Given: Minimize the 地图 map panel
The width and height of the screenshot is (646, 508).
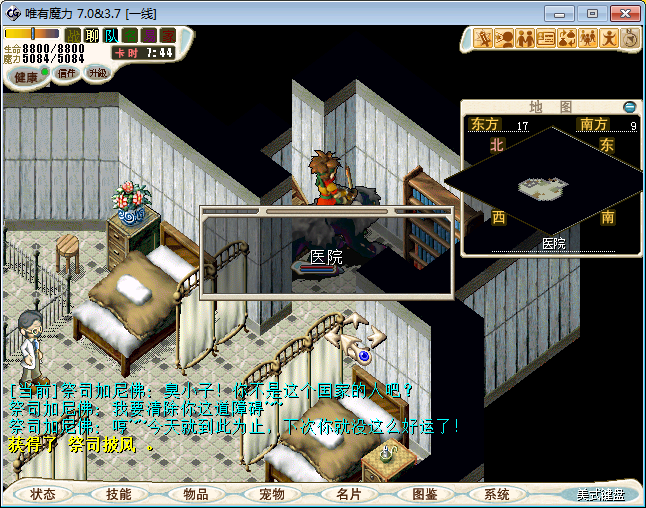Looking at the screenshot, I should click(x=629, y=107).
